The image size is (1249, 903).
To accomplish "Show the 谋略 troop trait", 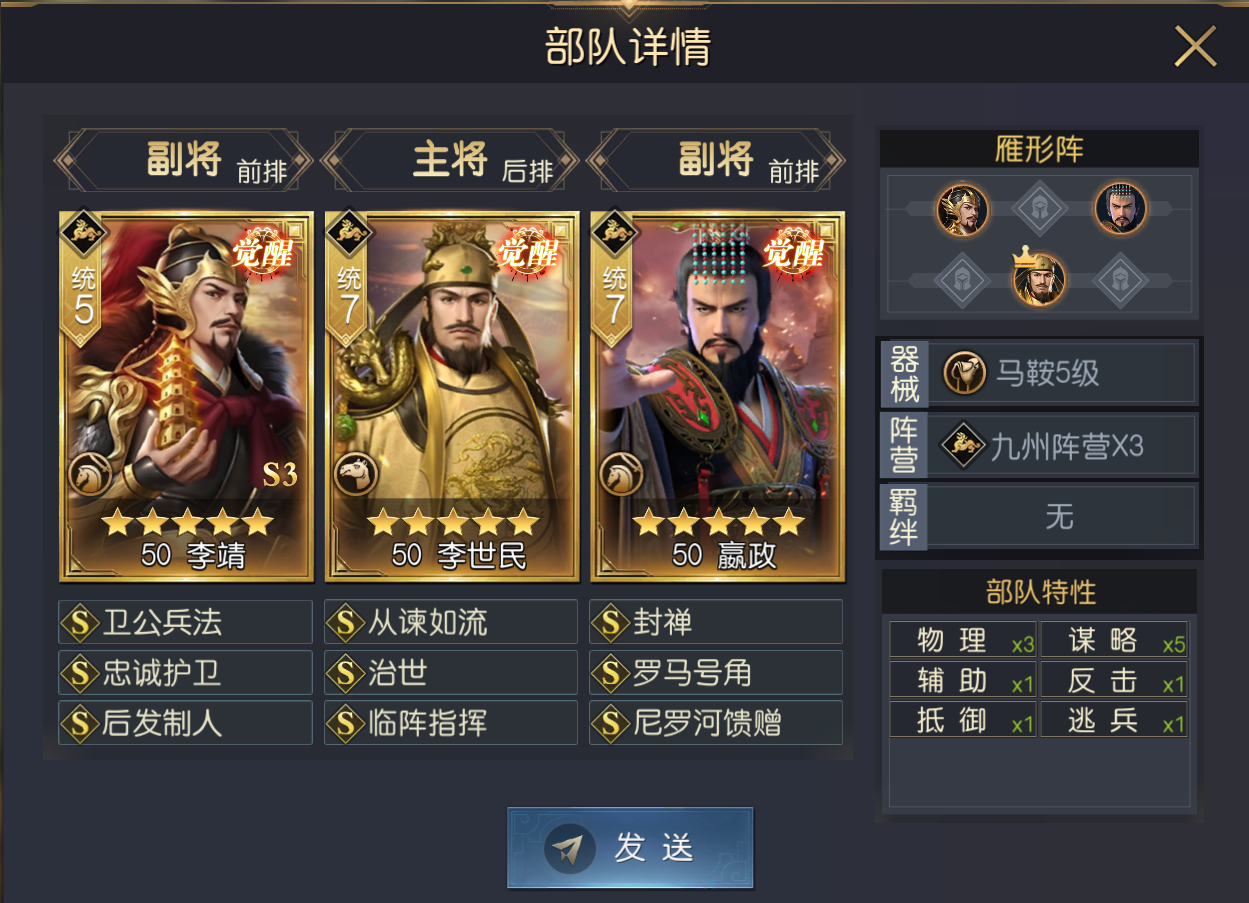I will (1113, 641).
